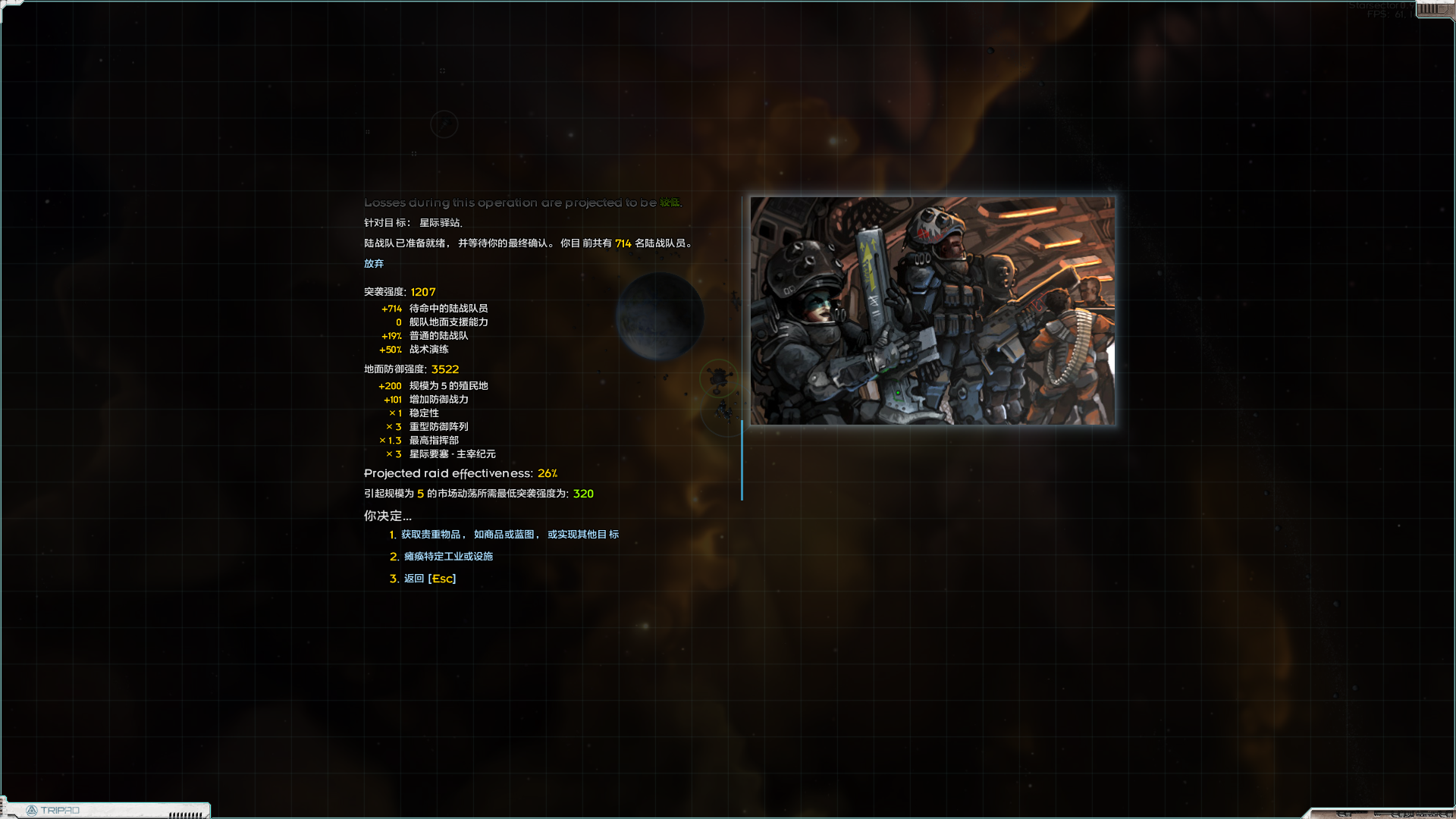Click the lower fleet icon near the station
The height and width of the screenshot is (819, 1456).
(722, 412)
